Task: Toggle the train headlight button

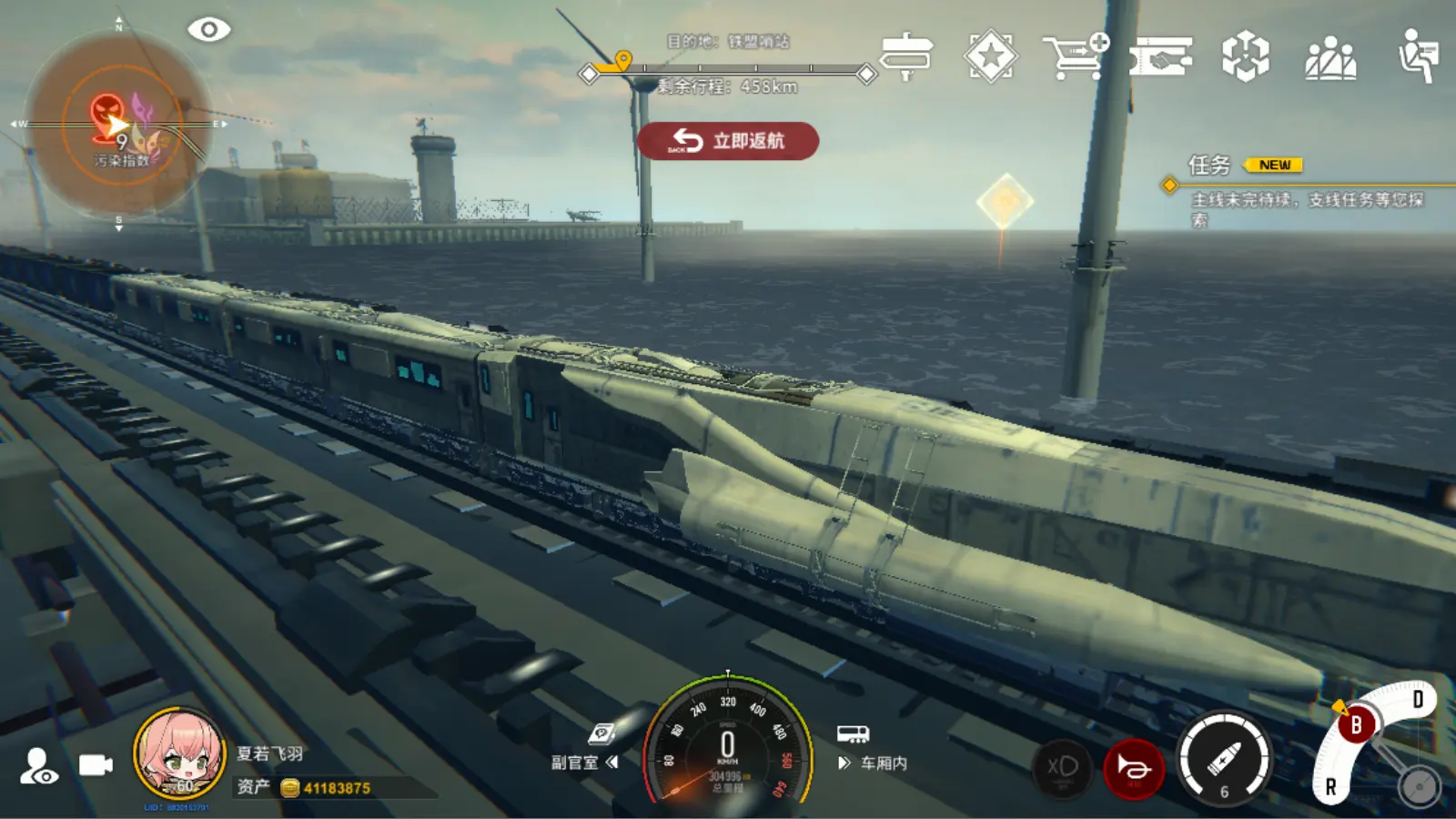Action: pos(1062,767)
